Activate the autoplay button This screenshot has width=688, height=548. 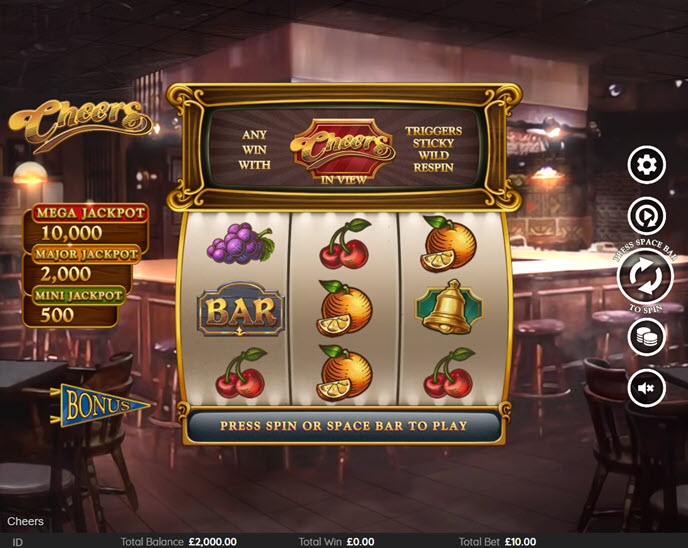point(646,216)
